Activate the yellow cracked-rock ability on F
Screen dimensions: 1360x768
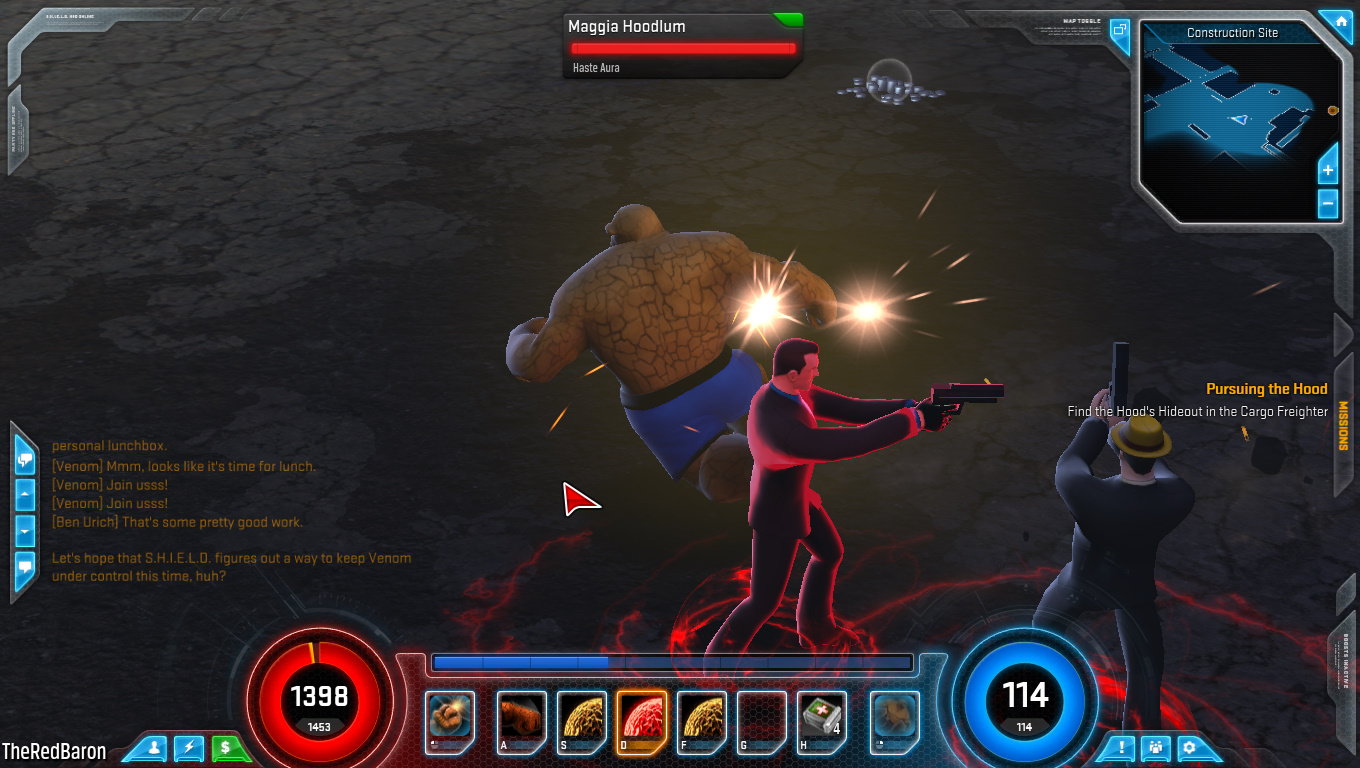tap(701, 717)
